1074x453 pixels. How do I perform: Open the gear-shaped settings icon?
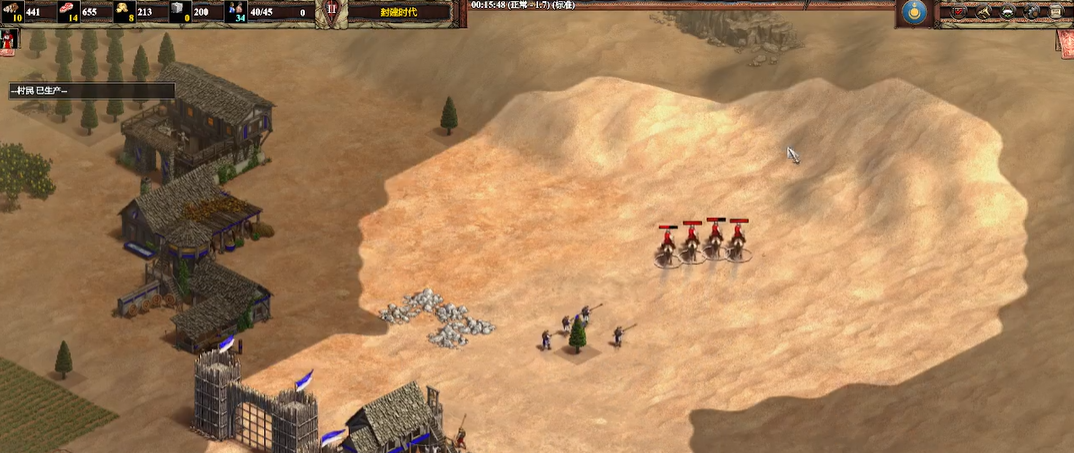(x=1032, y=12)
